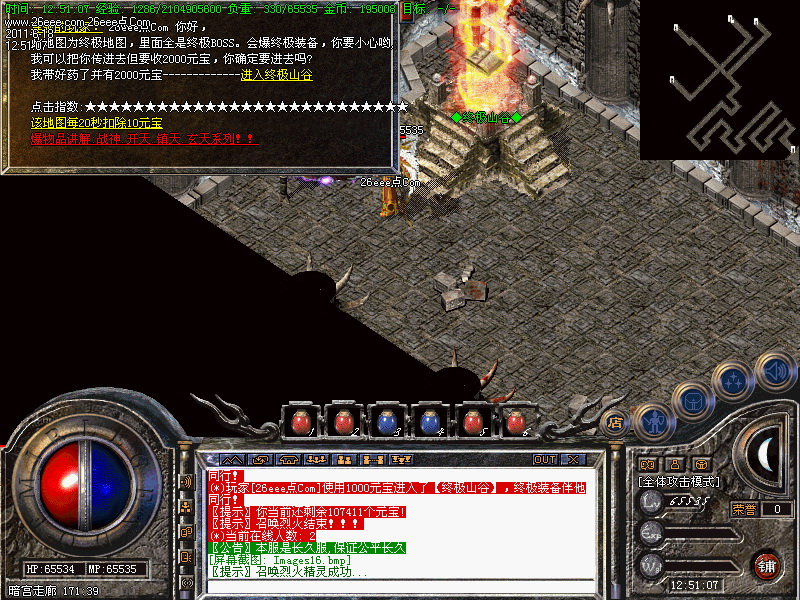The width and height of the screenshot is (800, 600).
Task: Switch the 全体攻击模式 attack mode label
Action: tap(677, 481)
